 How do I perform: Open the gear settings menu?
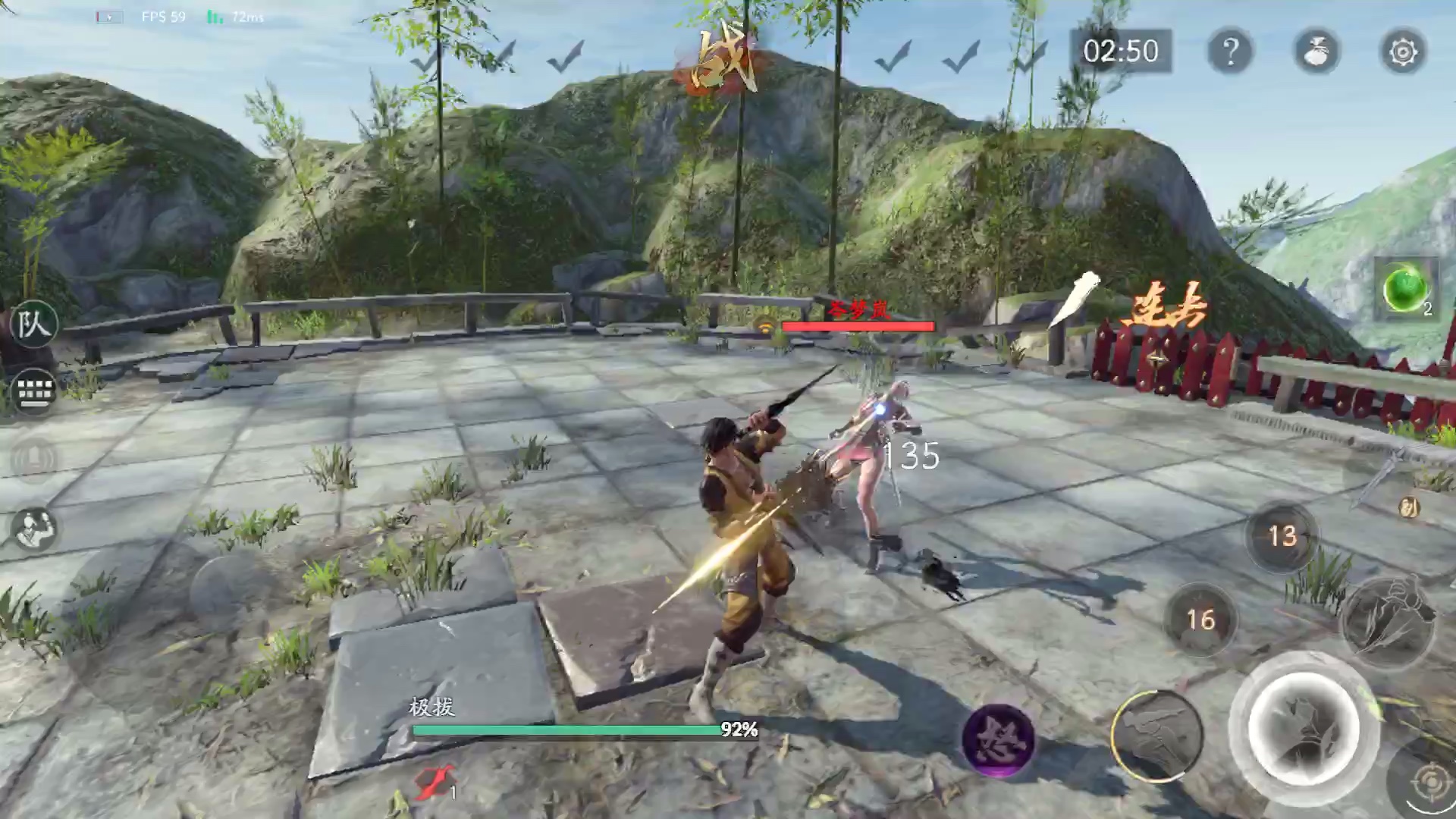1403,52
